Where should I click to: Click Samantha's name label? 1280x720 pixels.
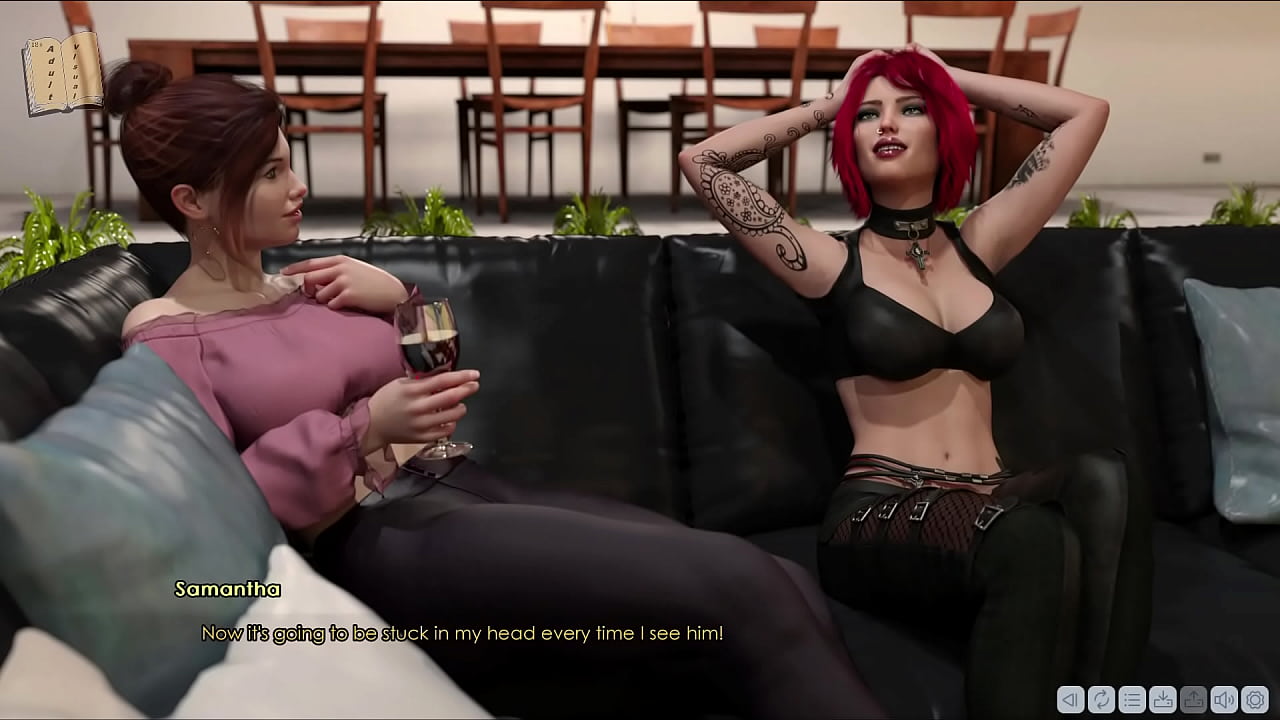coord(227,590)
